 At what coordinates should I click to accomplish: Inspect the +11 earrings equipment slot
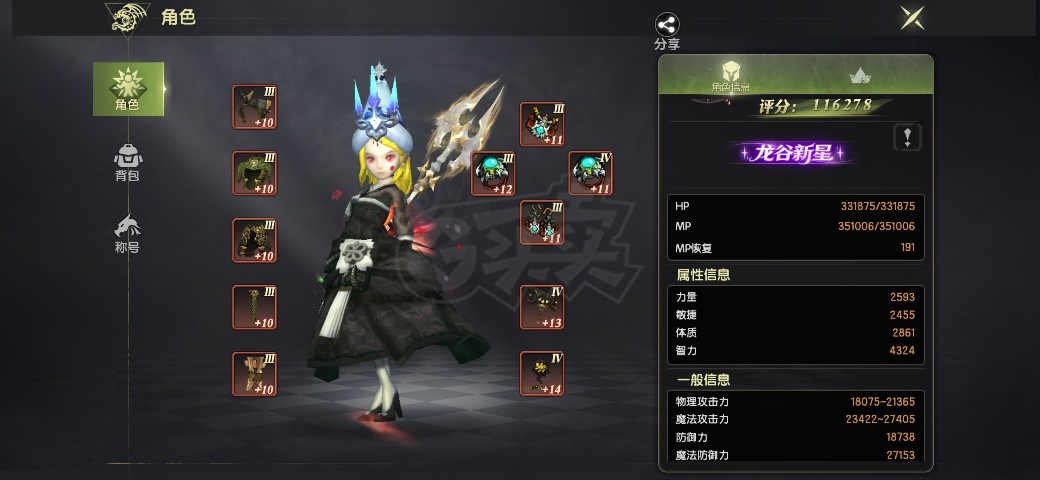542,222
